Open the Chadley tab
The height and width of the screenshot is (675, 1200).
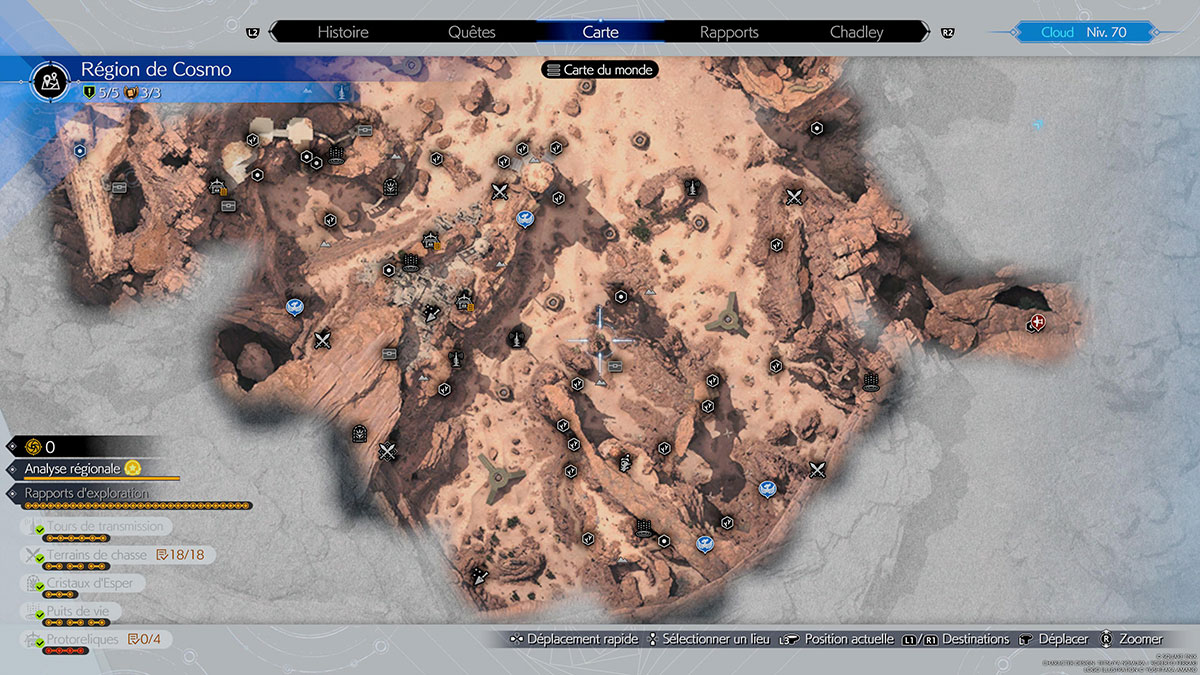click(857, 32)
